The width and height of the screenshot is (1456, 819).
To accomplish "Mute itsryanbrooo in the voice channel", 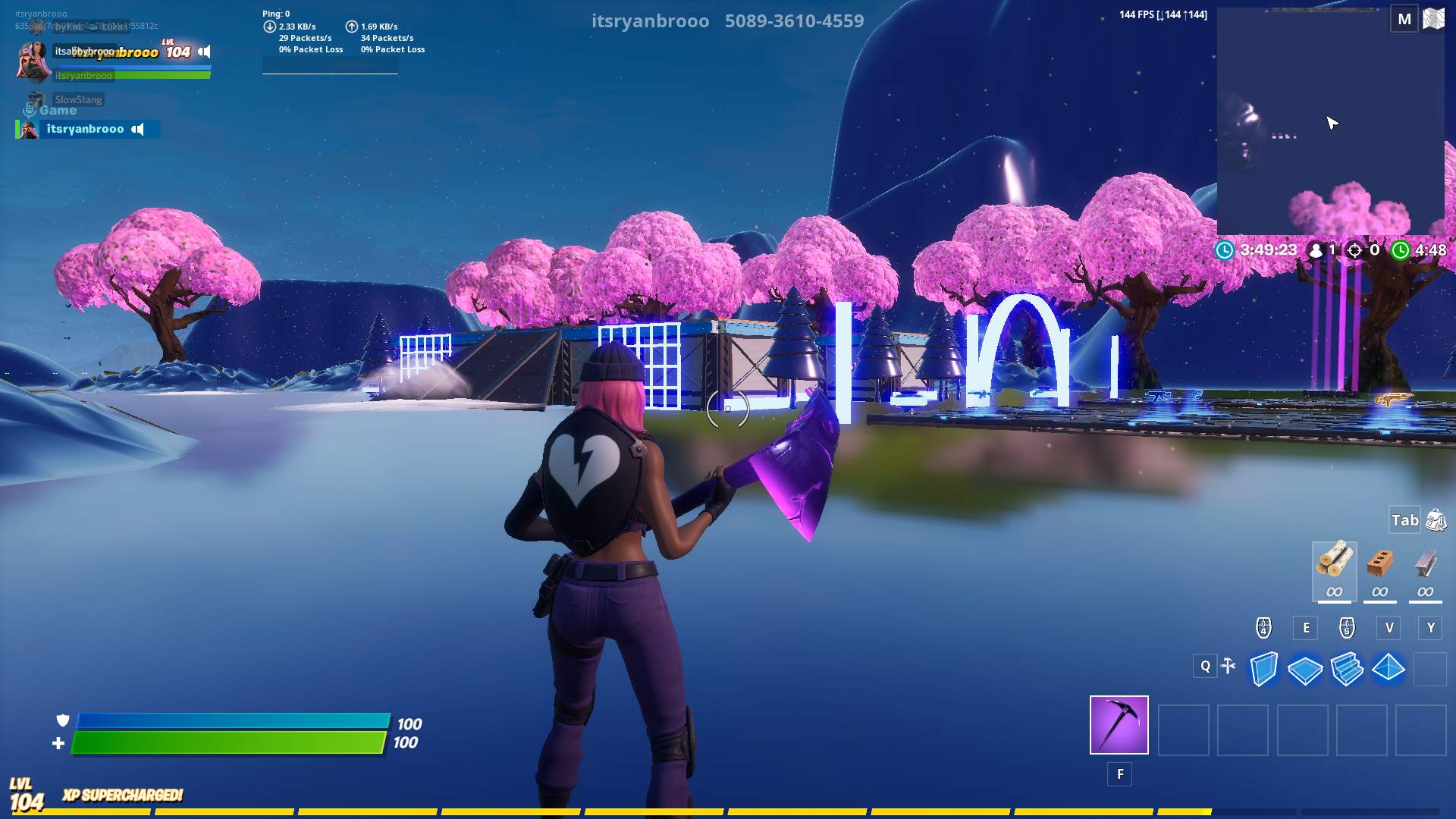I will 136,129.
